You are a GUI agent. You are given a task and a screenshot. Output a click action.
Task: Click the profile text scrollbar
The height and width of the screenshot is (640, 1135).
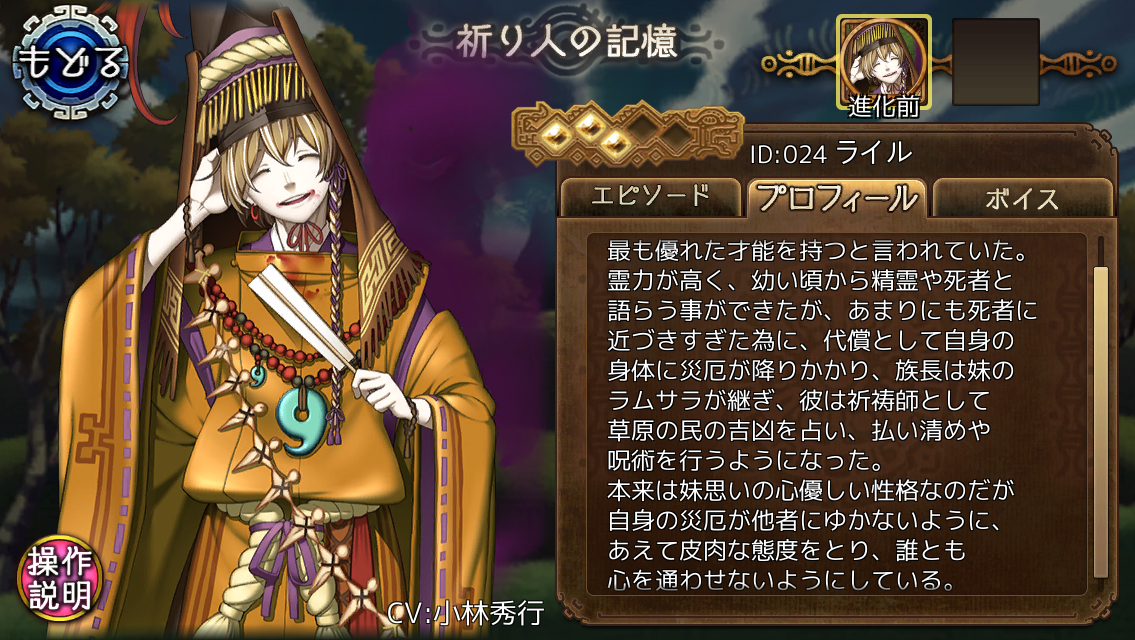click(x=1100, y=420)
